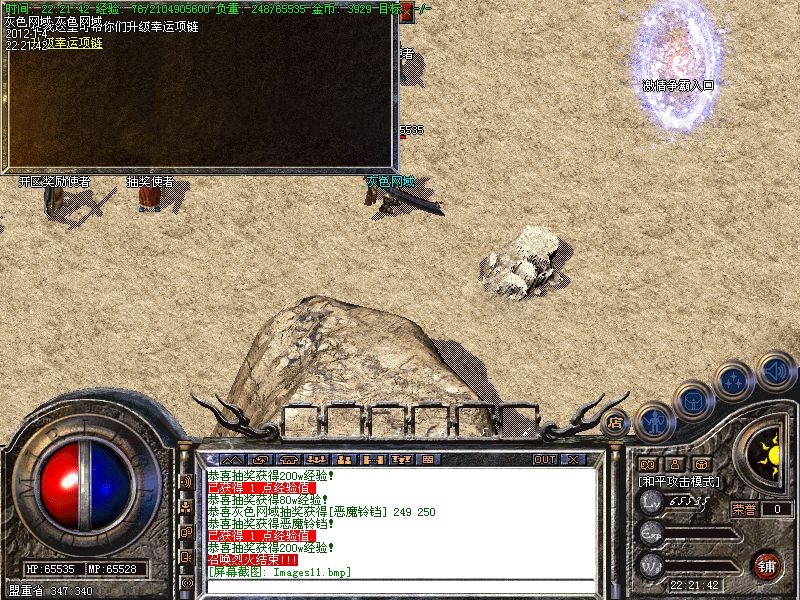Open the round 店 shop button
Viewport: 800px width, 600px height.
click(616, 422)
